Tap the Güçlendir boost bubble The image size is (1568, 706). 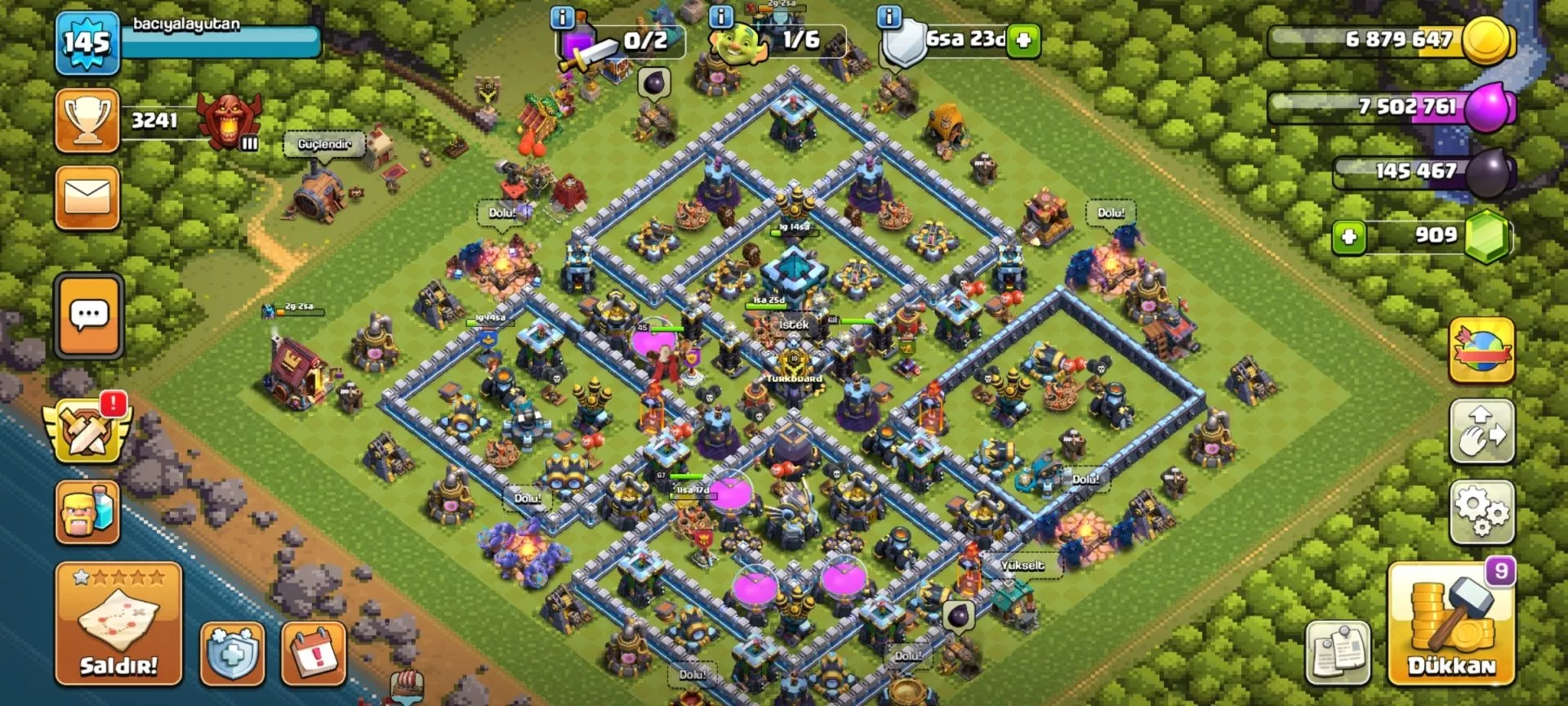pyautogui.click(x=324, y=145)
